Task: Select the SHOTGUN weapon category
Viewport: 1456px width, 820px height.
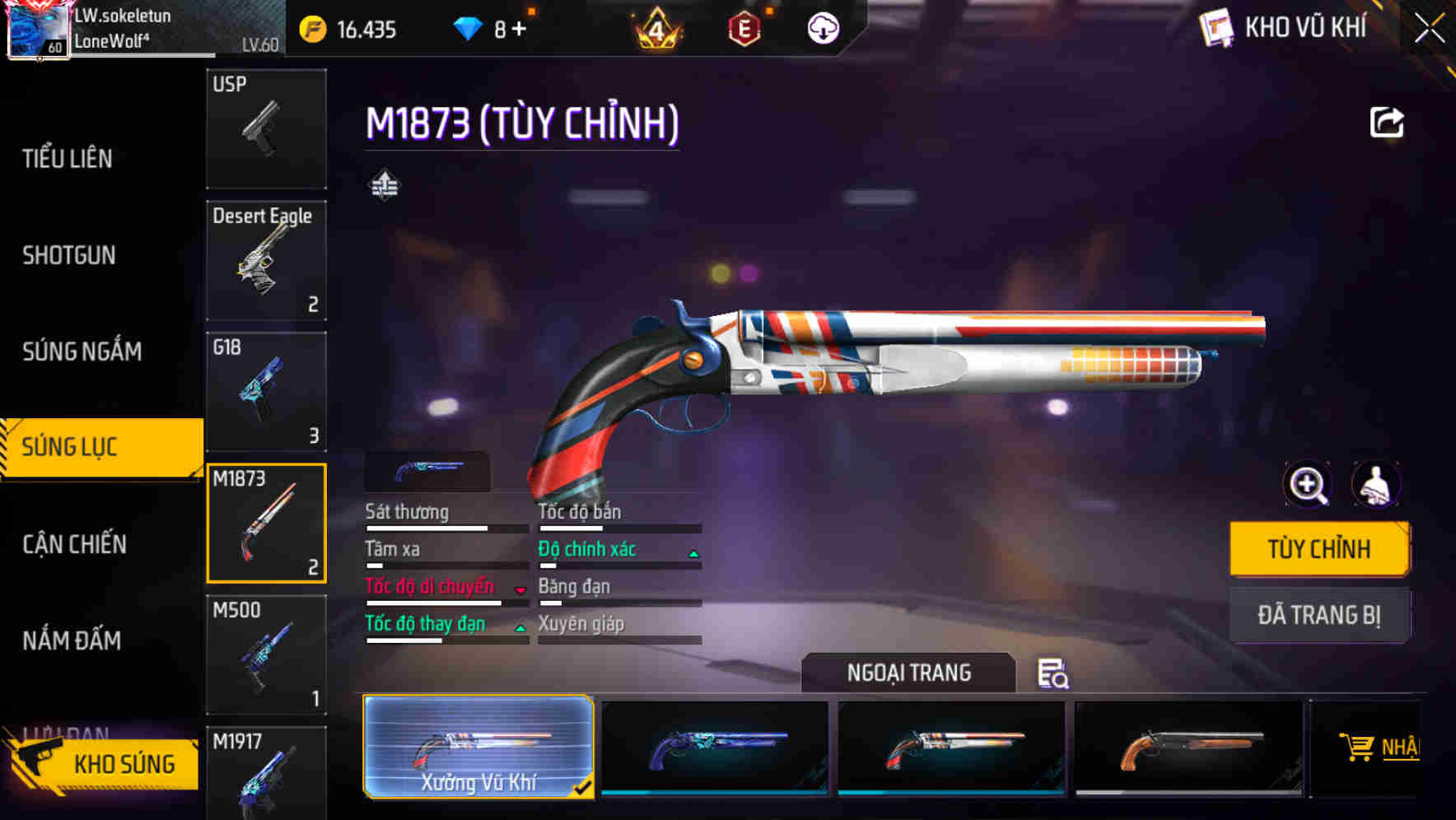Action: click(69, 255)
